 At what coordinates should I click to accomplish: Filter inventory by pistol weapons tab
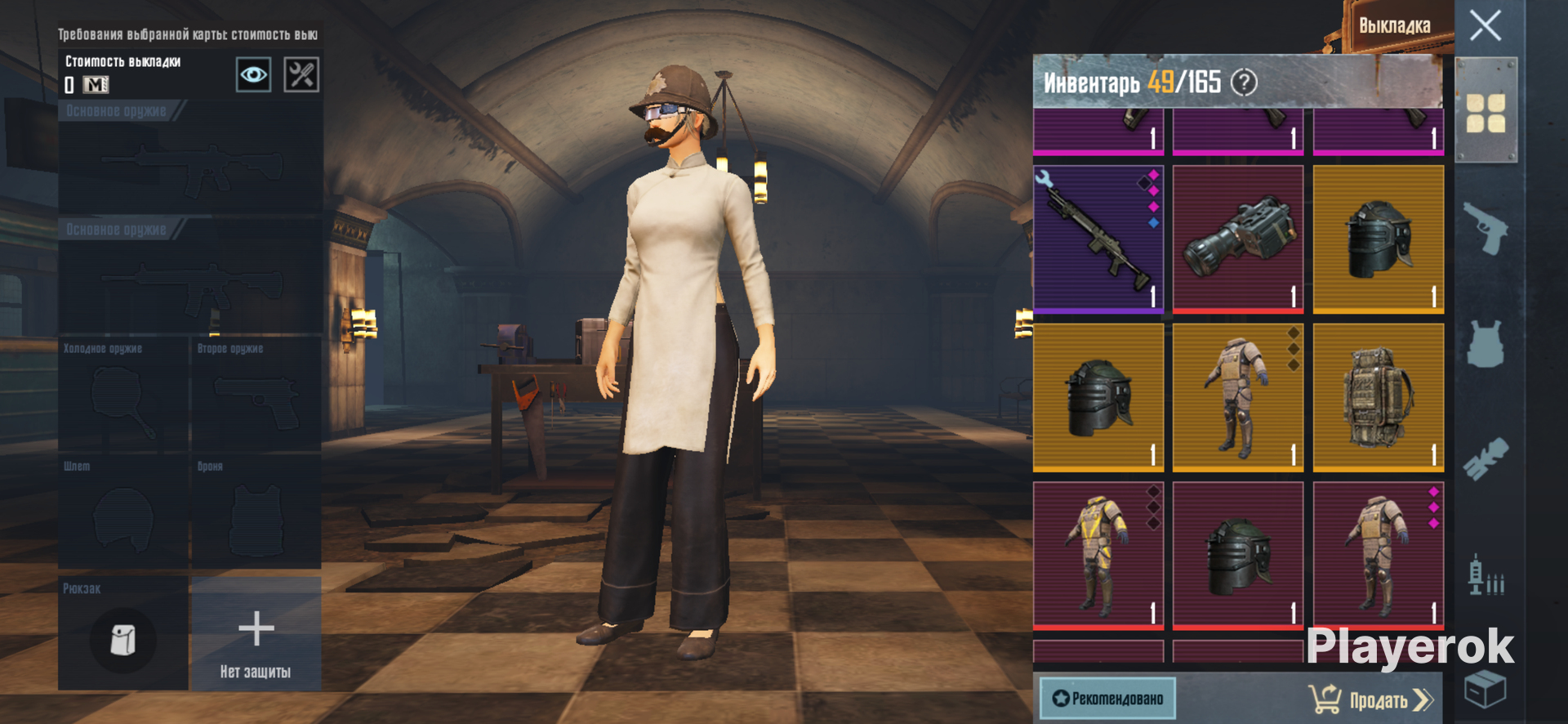click(x=1486, y=228)
